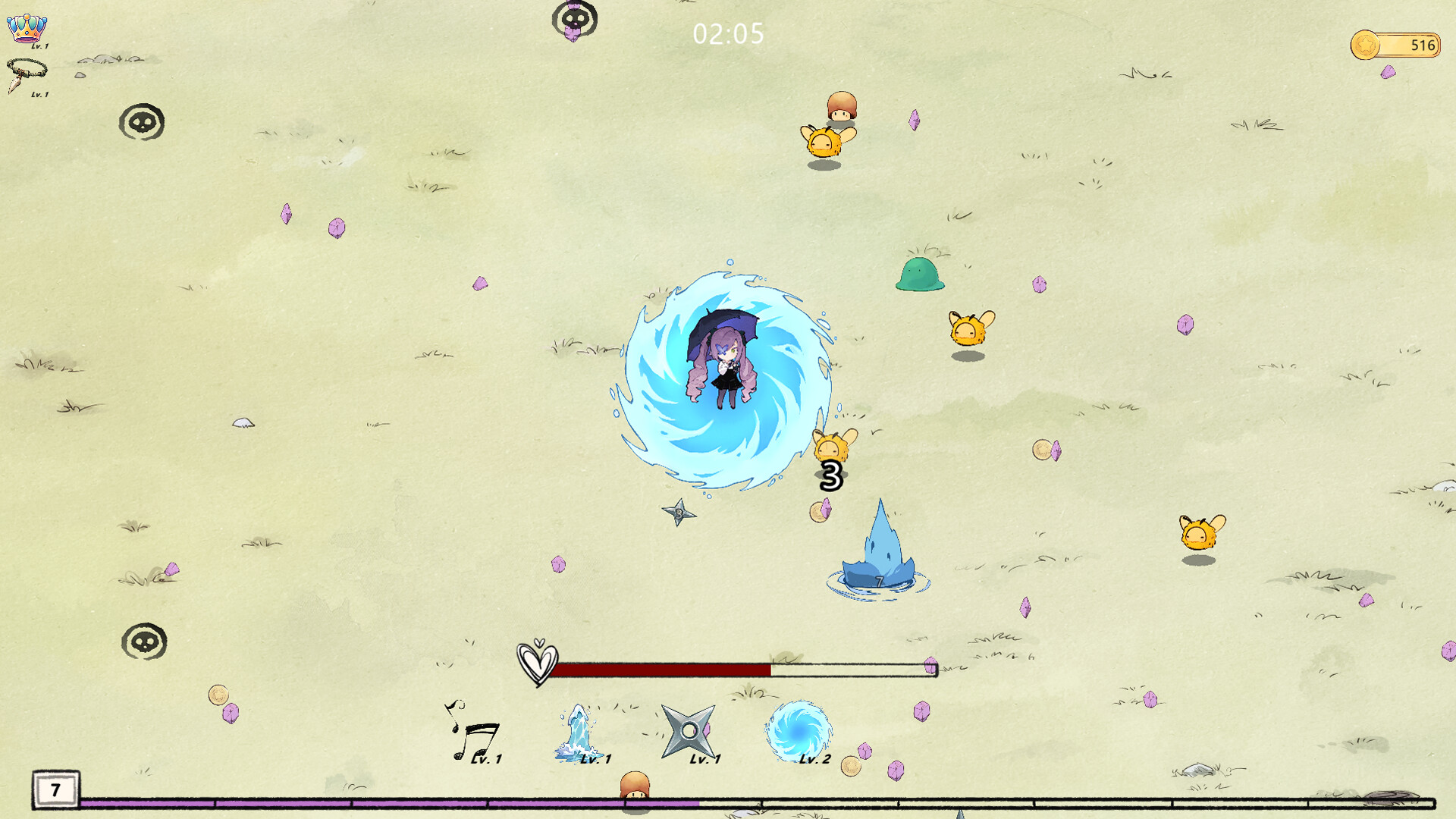
Task: Select the spinning shuriken projectile on the field
Action: tap(679, 514)
